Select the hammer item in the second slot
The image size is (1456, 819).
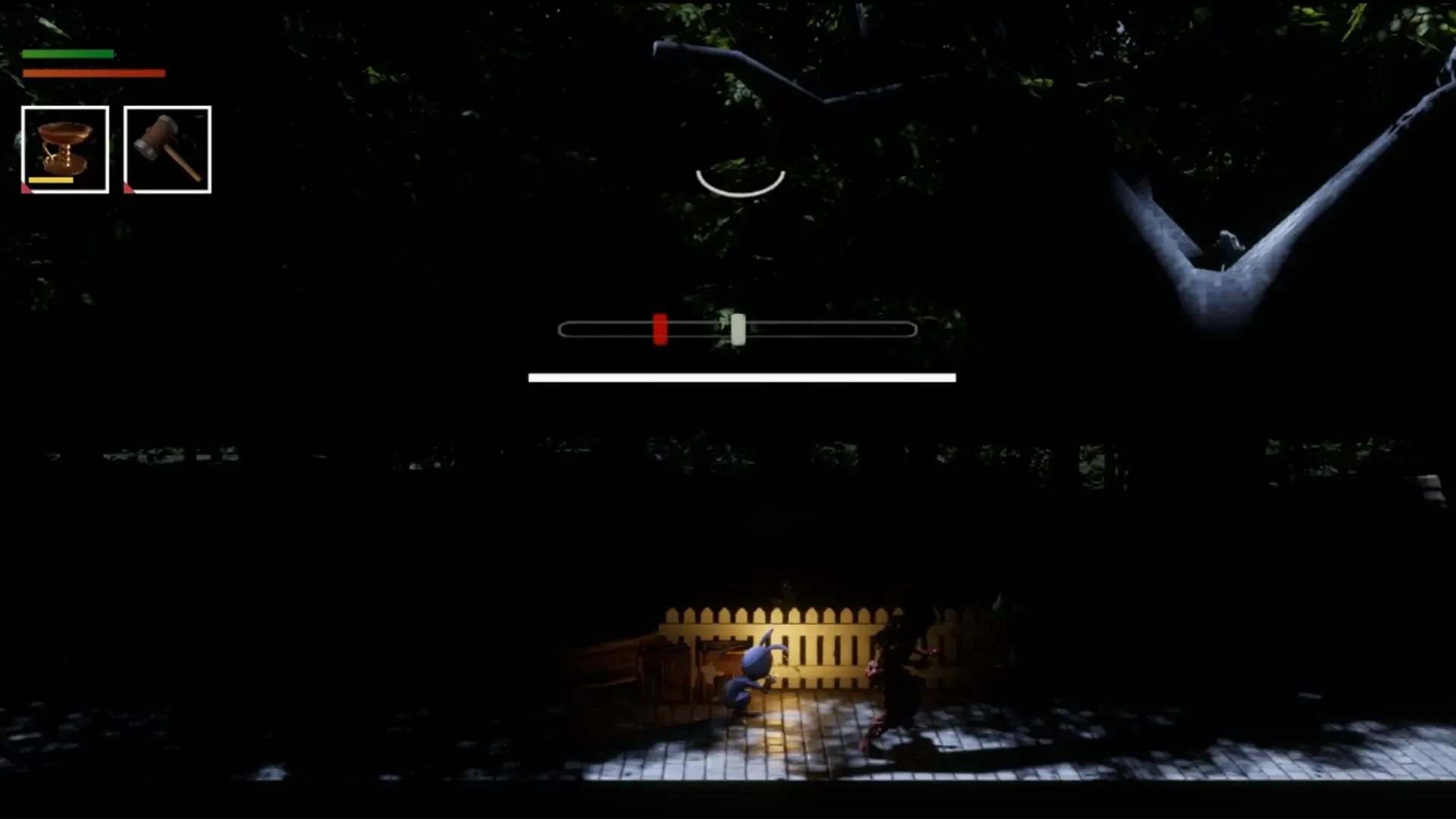point(166,148)
